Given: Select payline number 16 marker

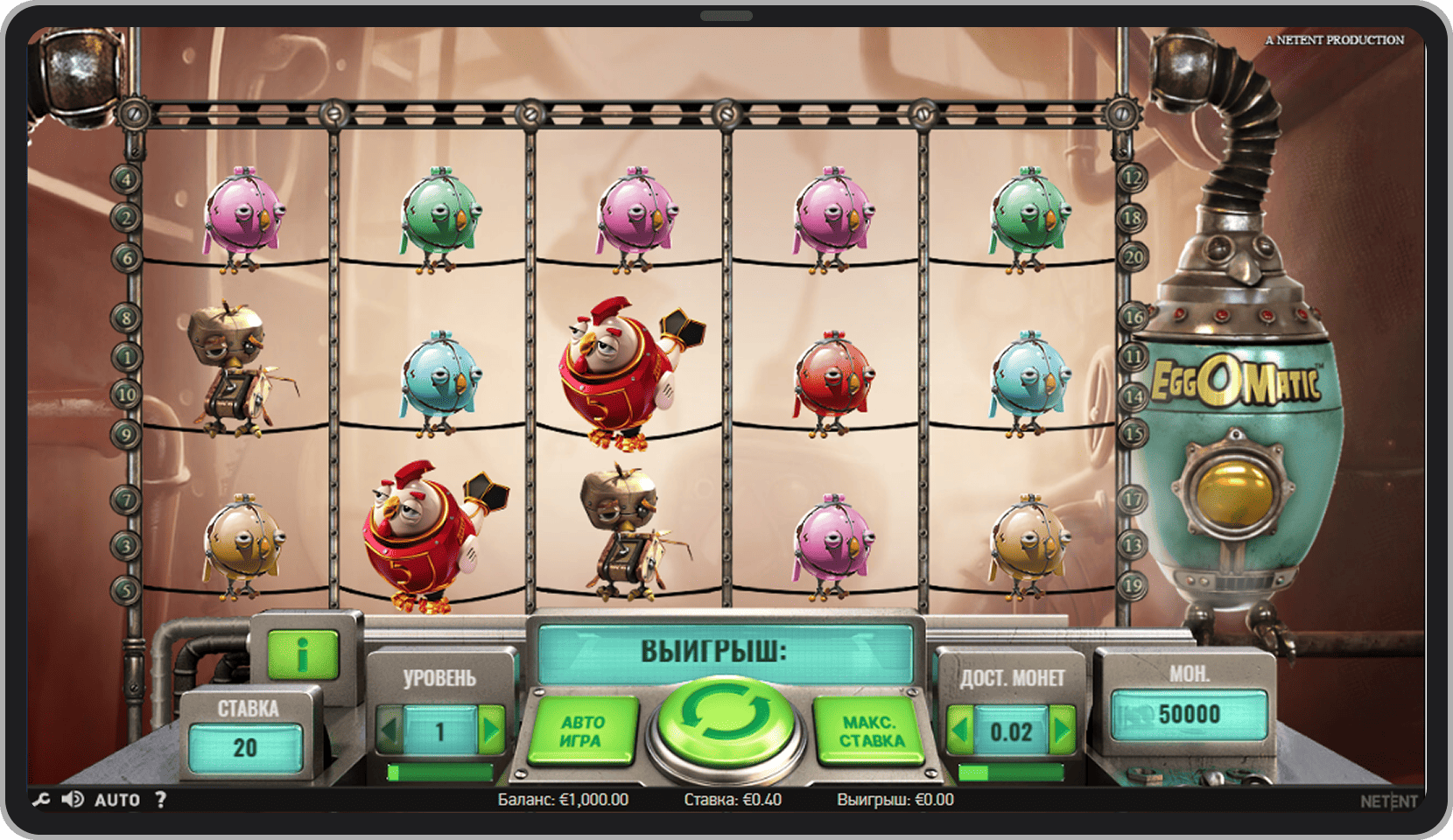Looking at the screenshot, I should coord(1134,317).
